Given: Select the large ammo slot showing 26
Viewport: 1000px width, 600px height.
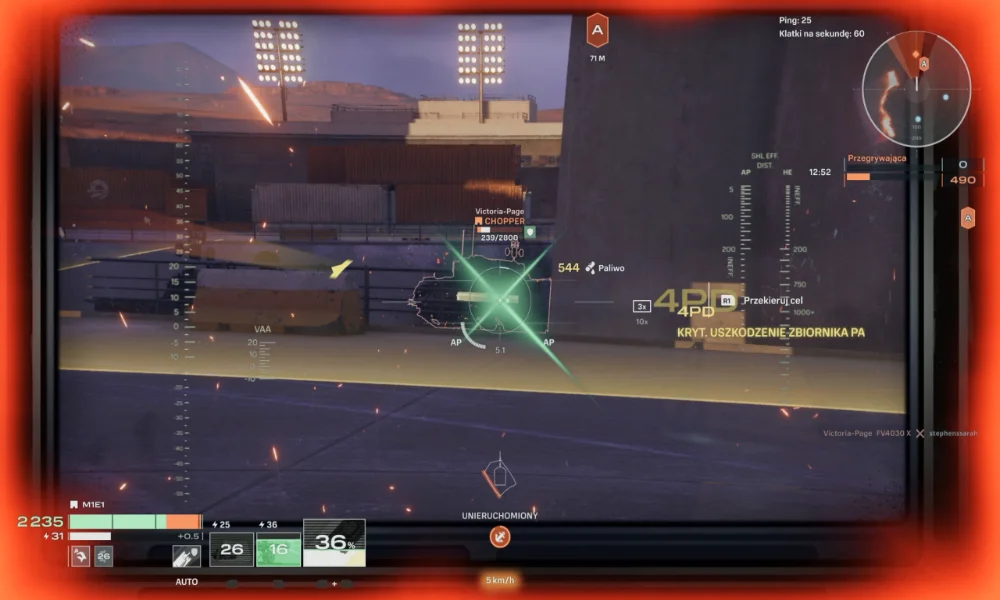Looking at the screenshot, I should (232, 549).
